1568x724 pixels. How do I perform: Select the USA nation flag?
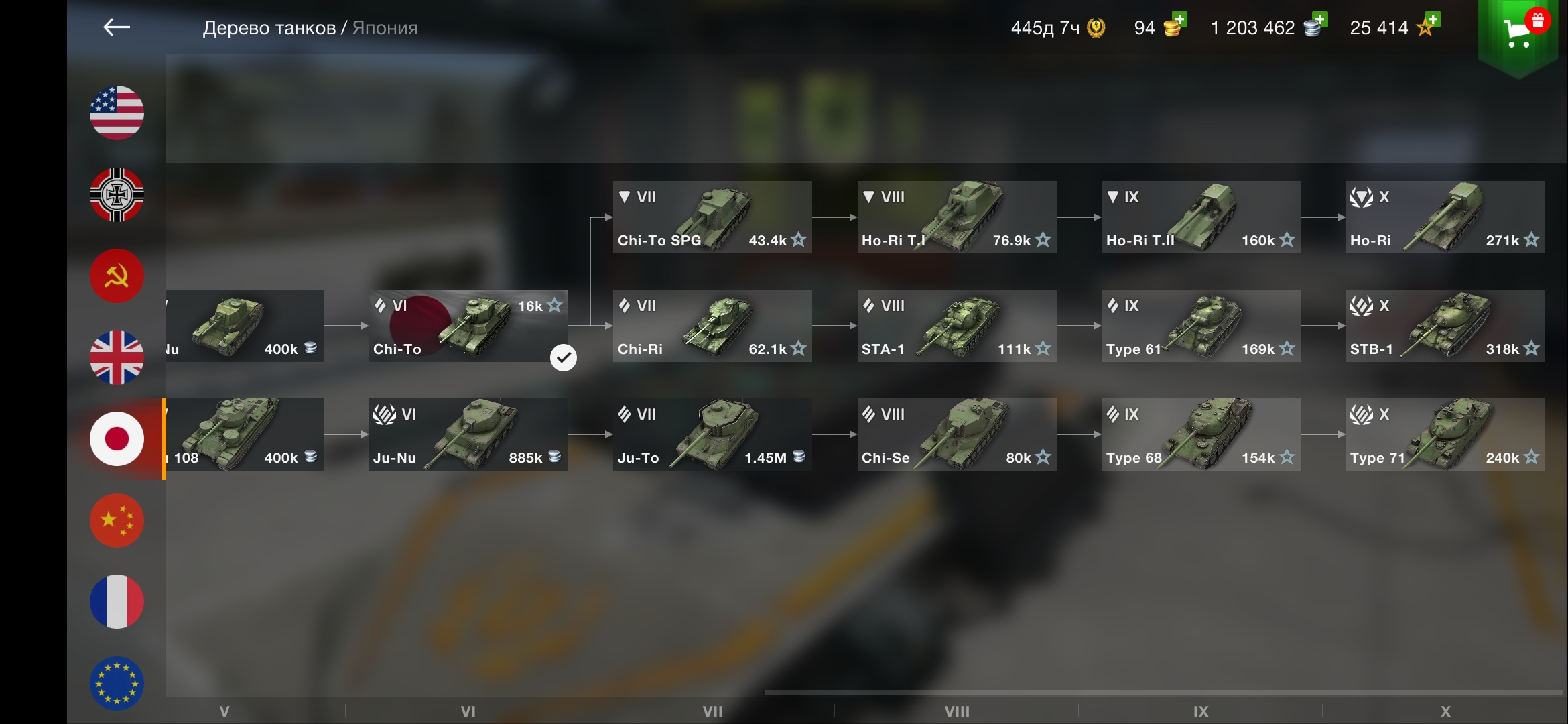point(117,113)
